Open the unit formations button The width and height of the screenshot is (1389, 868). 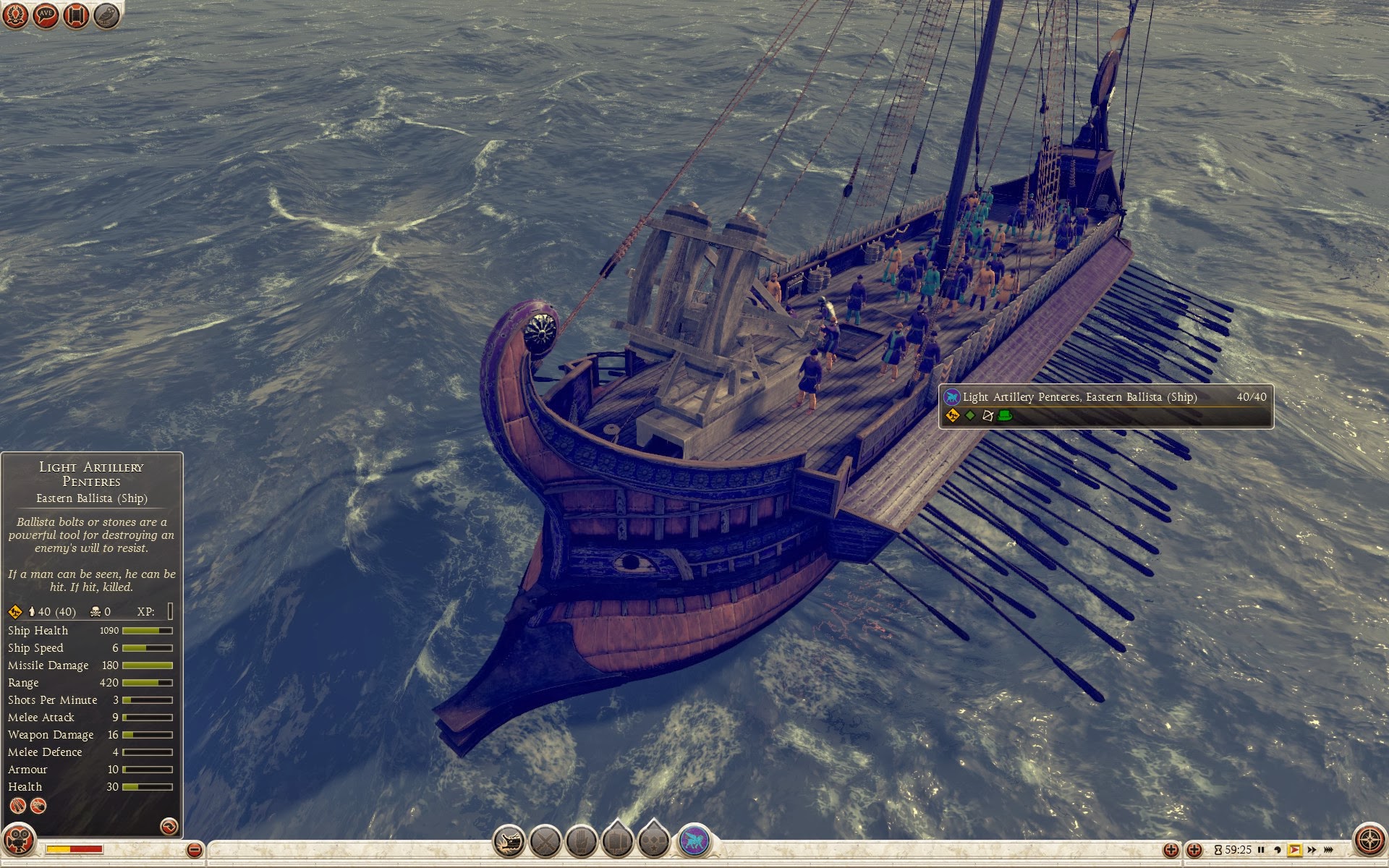(x=617, y=841)
